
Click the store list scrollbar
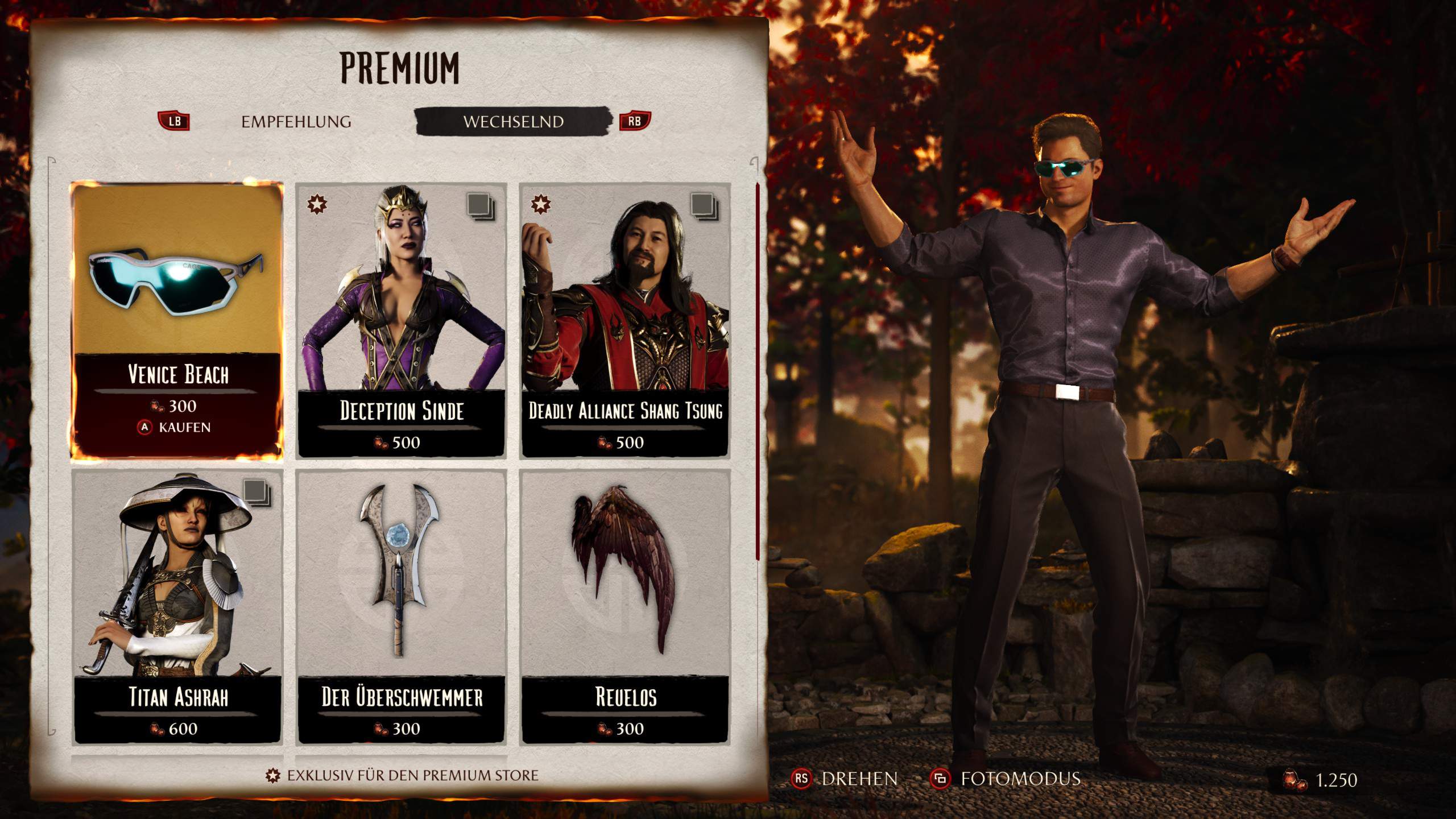coord(757,370)
